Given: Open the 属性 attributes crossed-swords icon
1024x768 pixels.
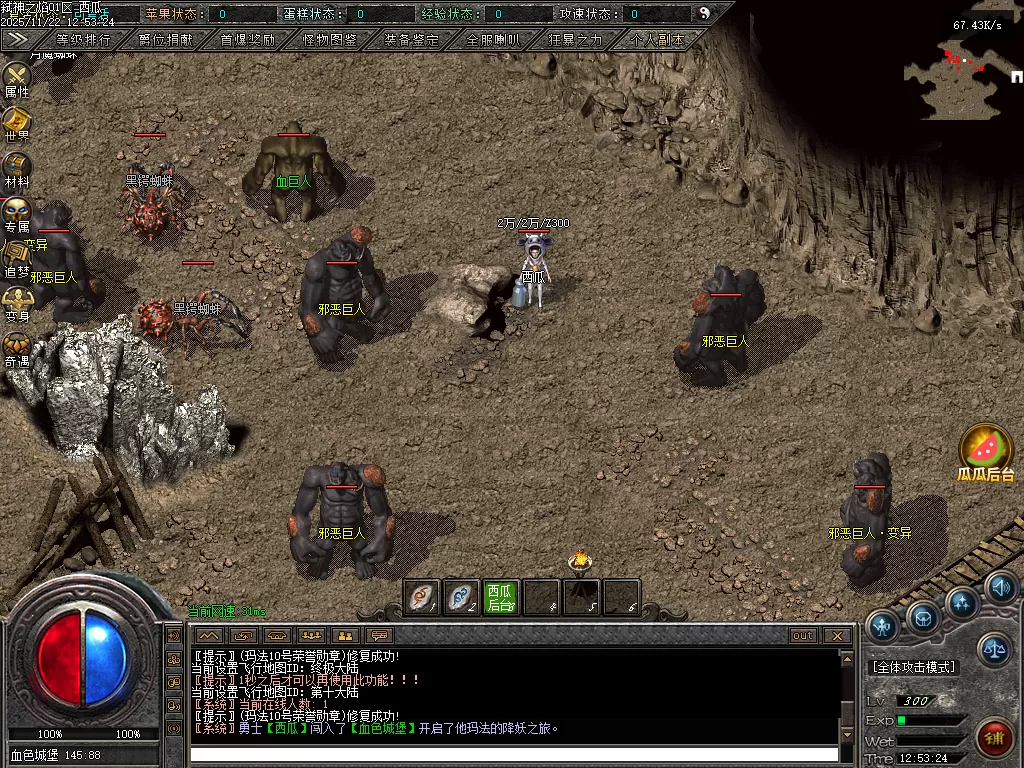Looking at the screenshot, I should pyautogui.click(x=17, y=76).
